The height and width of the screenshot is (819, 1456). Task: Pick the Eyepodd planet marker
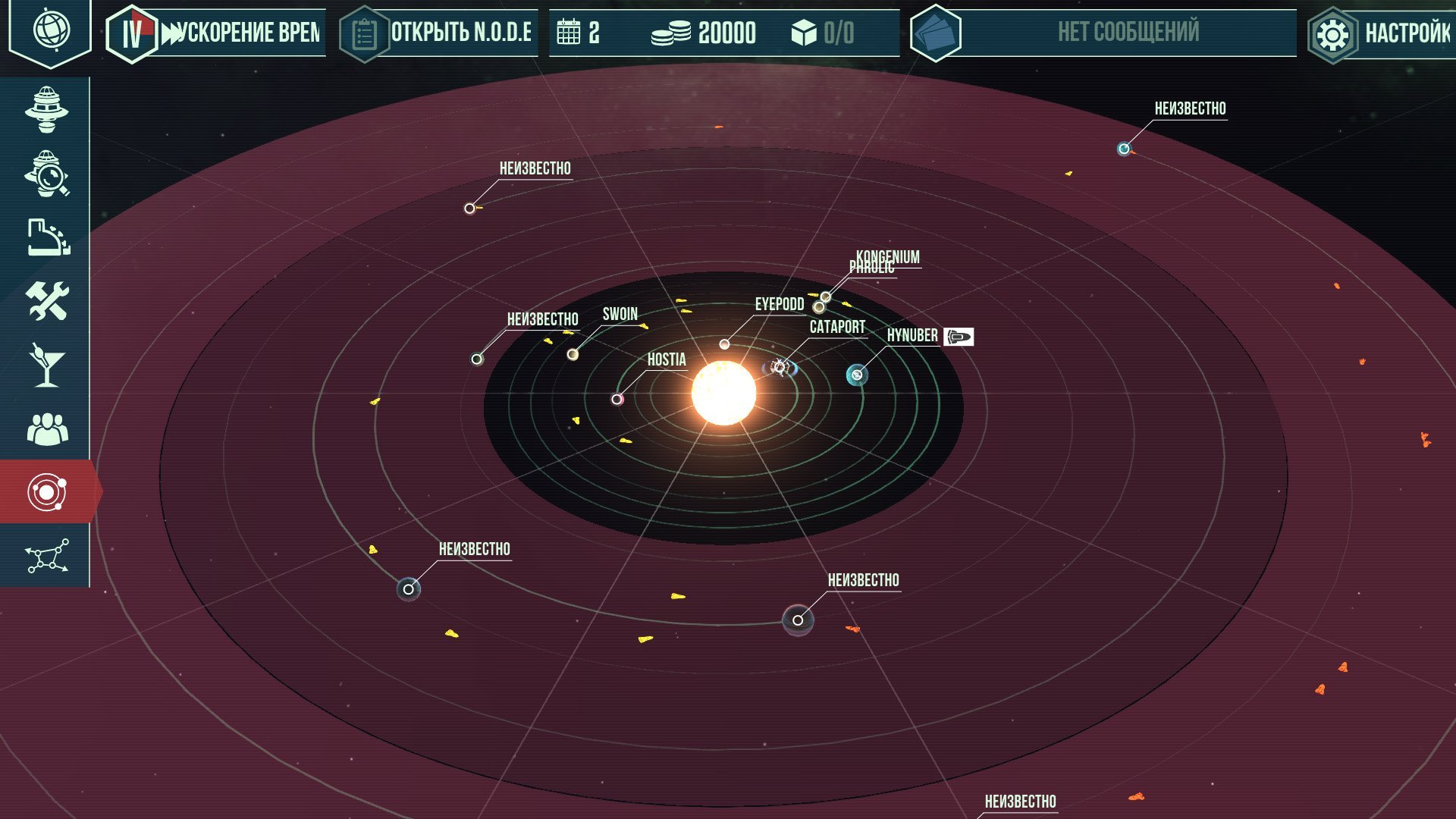click(724, 344)
